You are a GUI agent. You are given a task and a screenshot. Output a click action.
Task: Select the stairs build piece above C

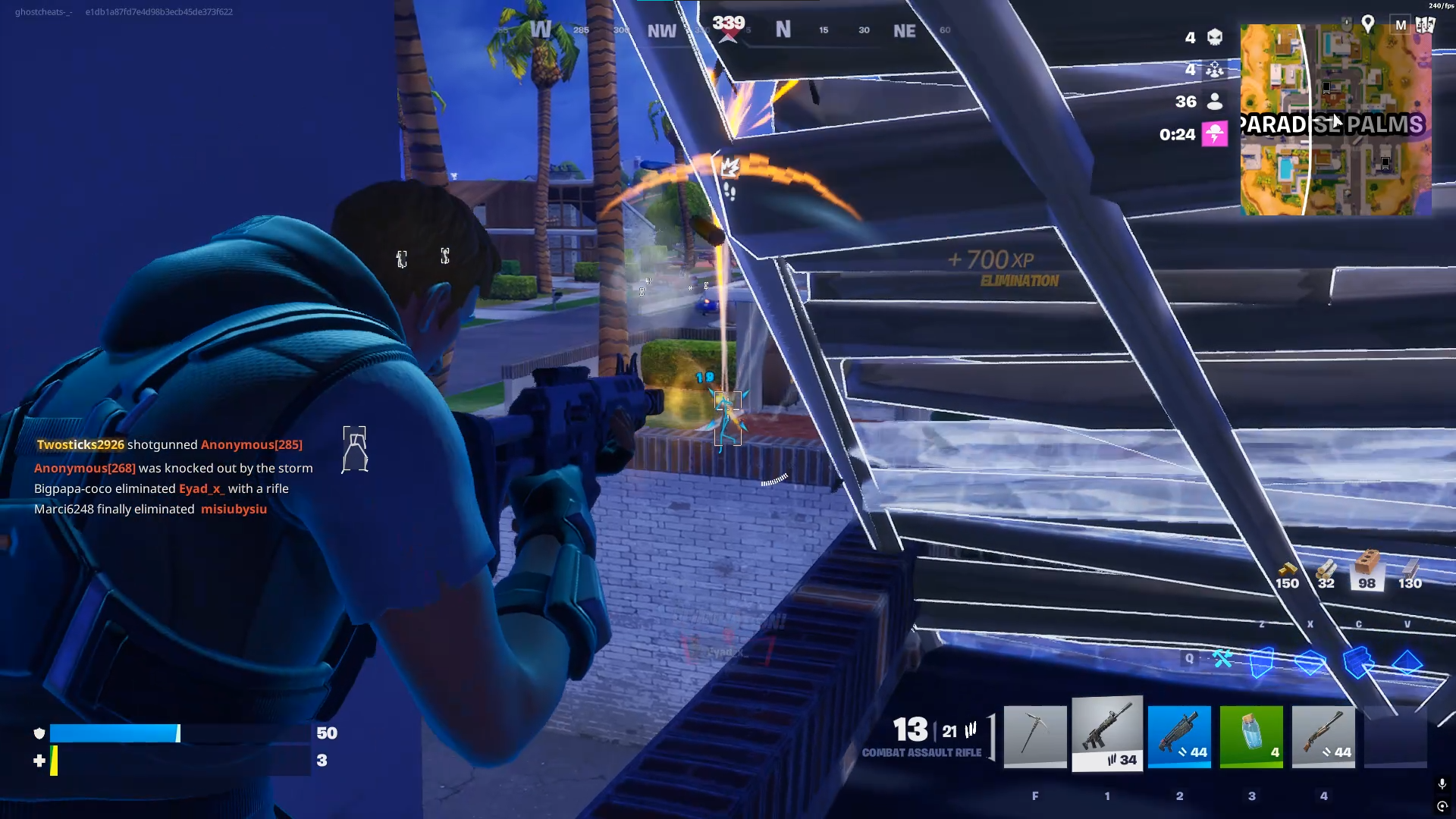click(1359, 661)
